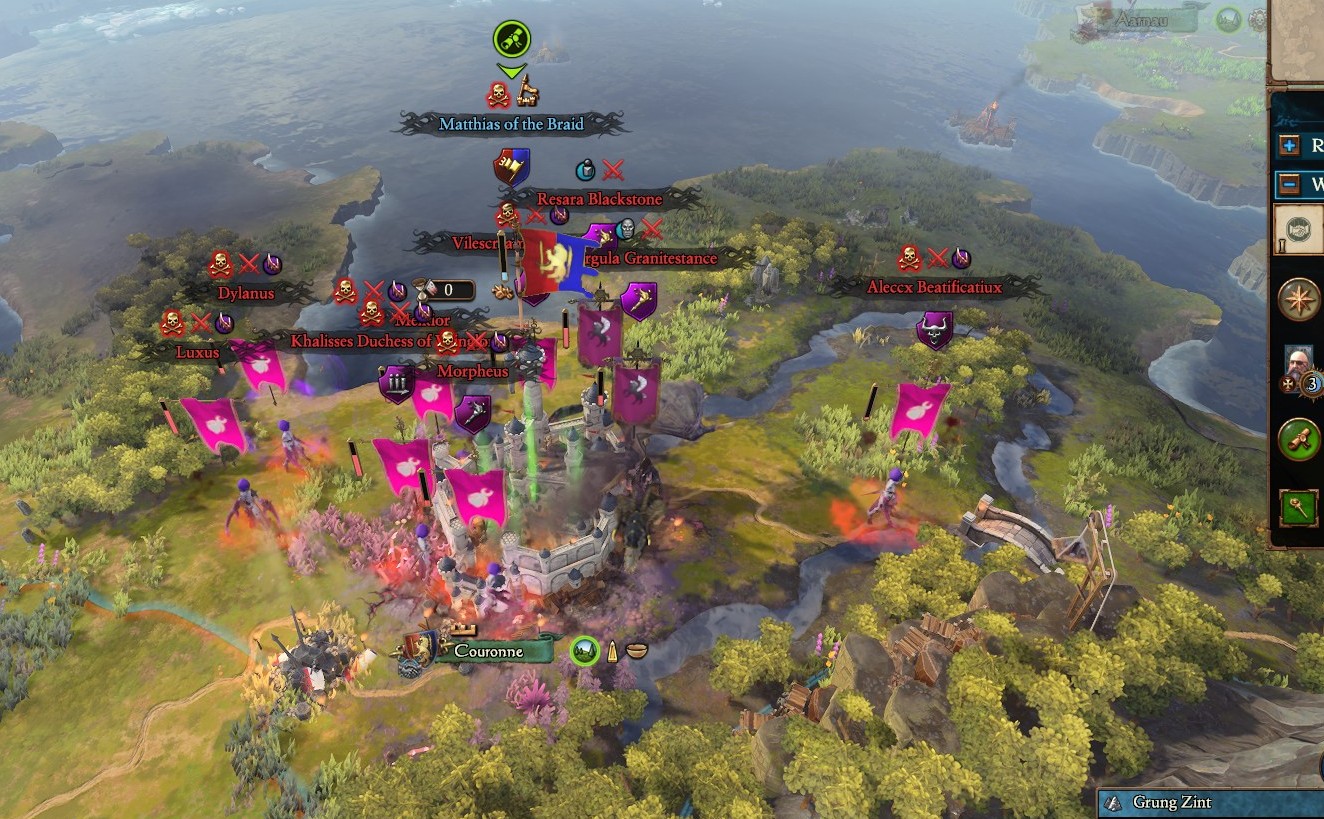
Task: Open the parchment minimap
Action: pos(1298,40)
